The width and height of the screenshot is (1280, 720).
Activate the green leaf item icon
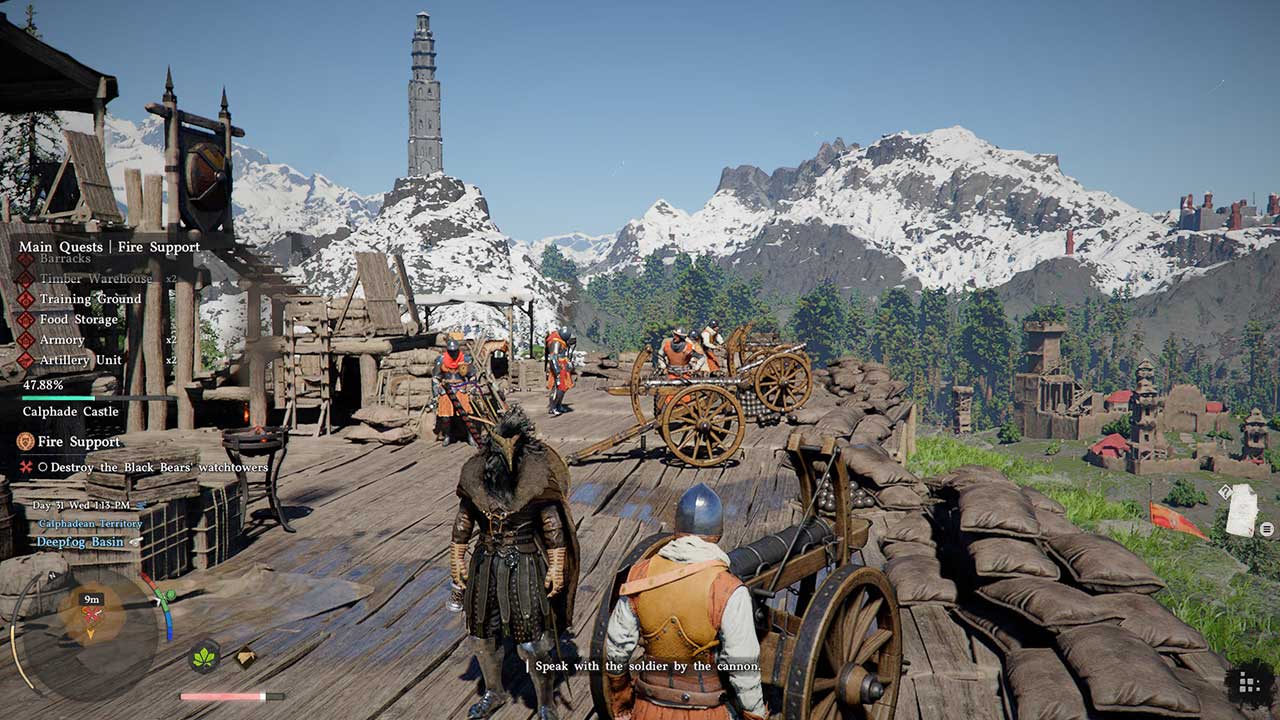[x=204, y=657]
